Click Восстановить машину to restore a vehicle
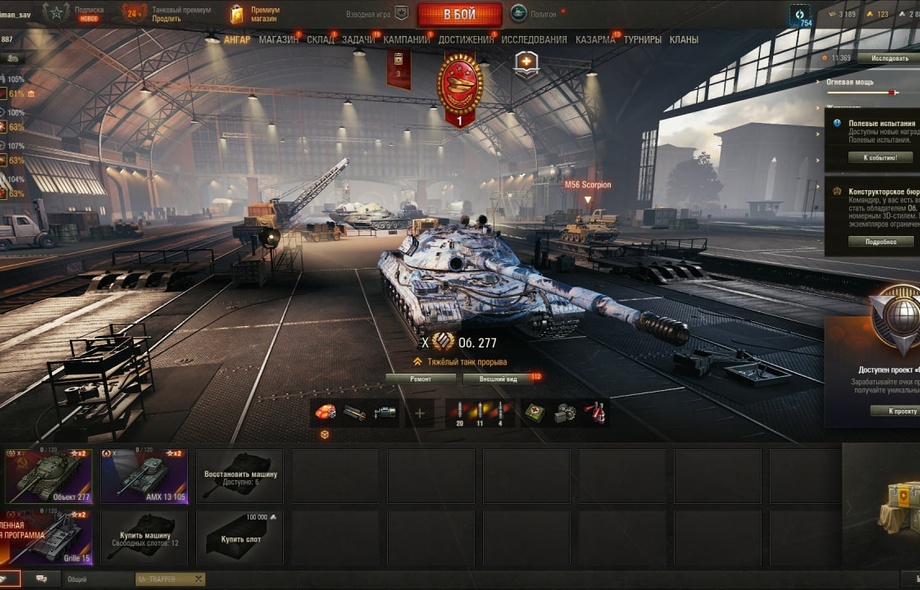The image size is (920, 590). (x=240, y=476)
